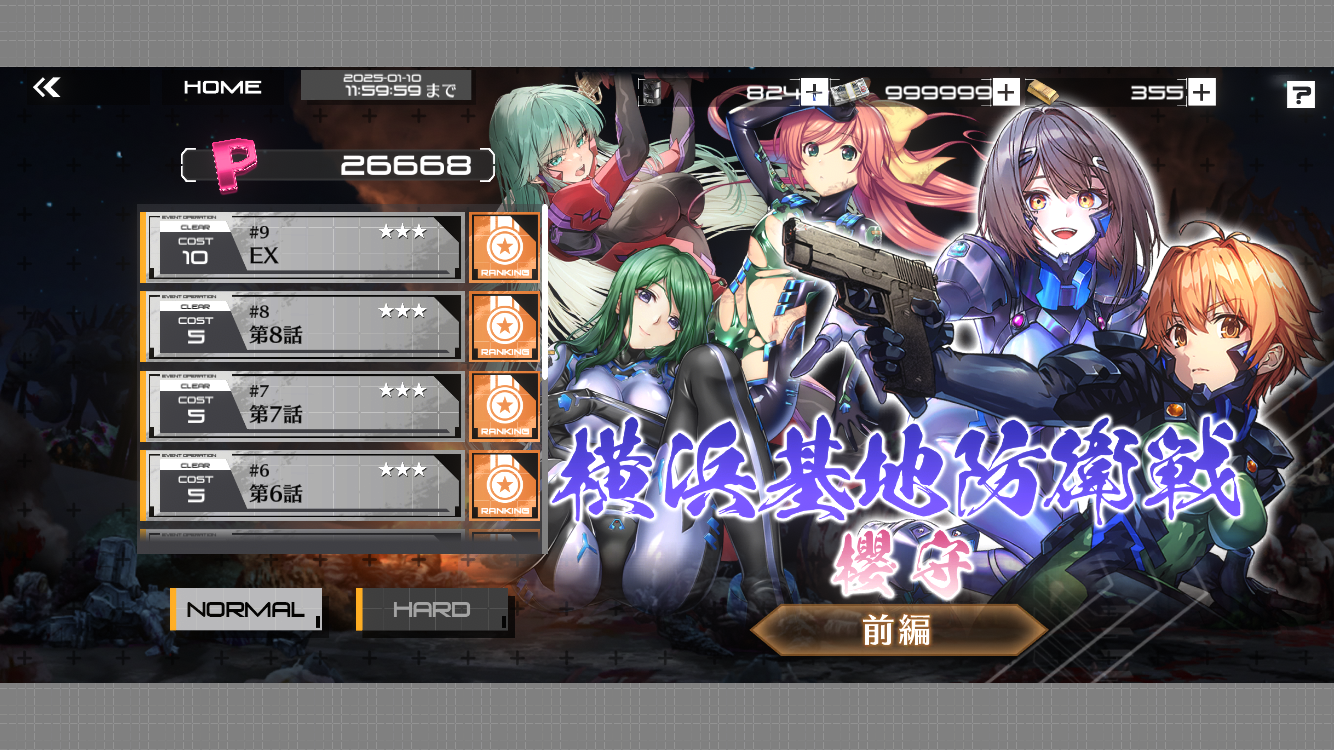Add more of the 824 resource

814,93
